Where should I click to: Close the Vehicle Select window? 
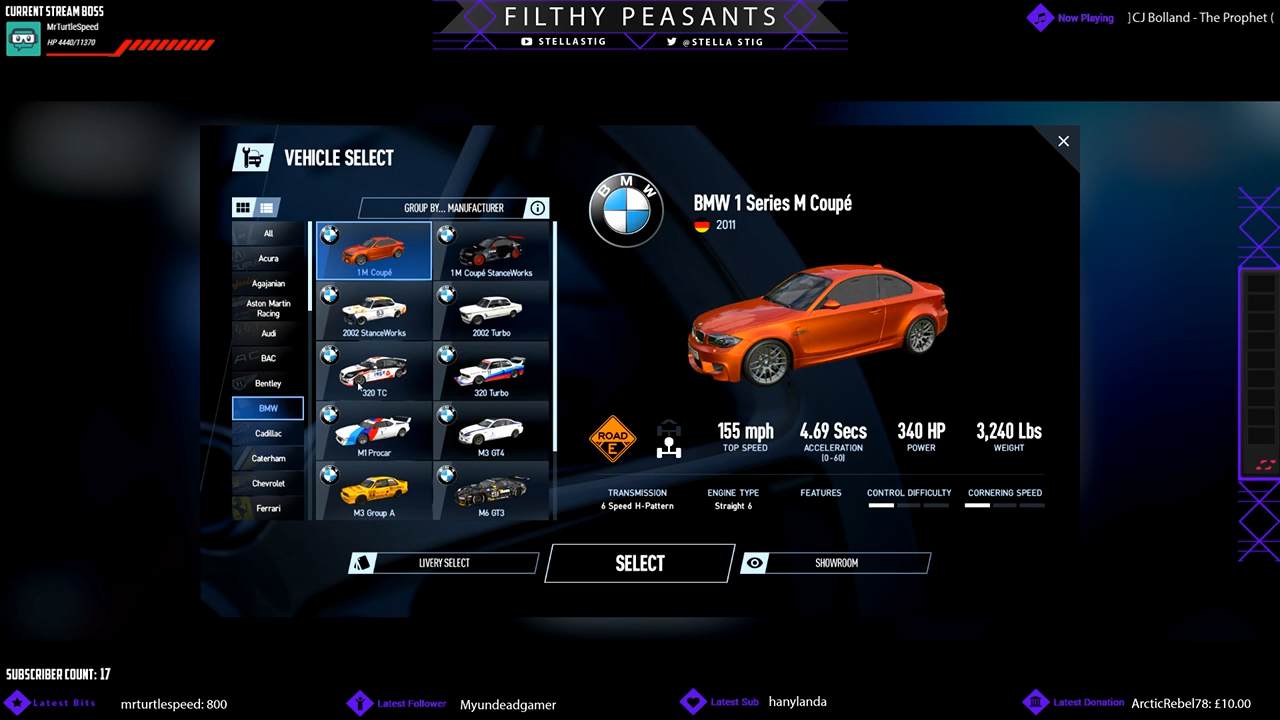(x=1063, y=141)
